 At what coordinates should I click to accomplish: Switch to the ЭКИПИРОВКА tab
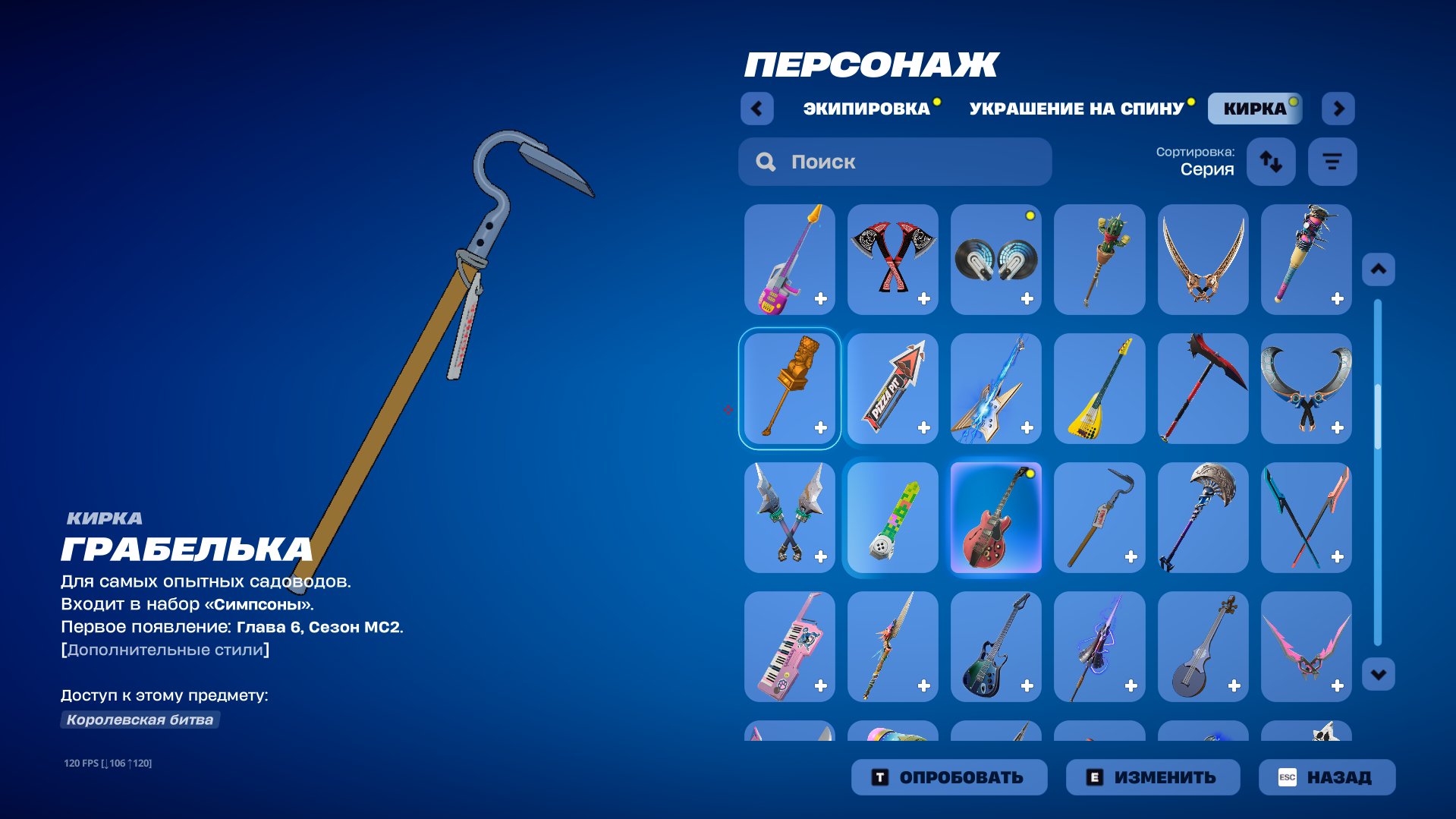click(865, 108)
